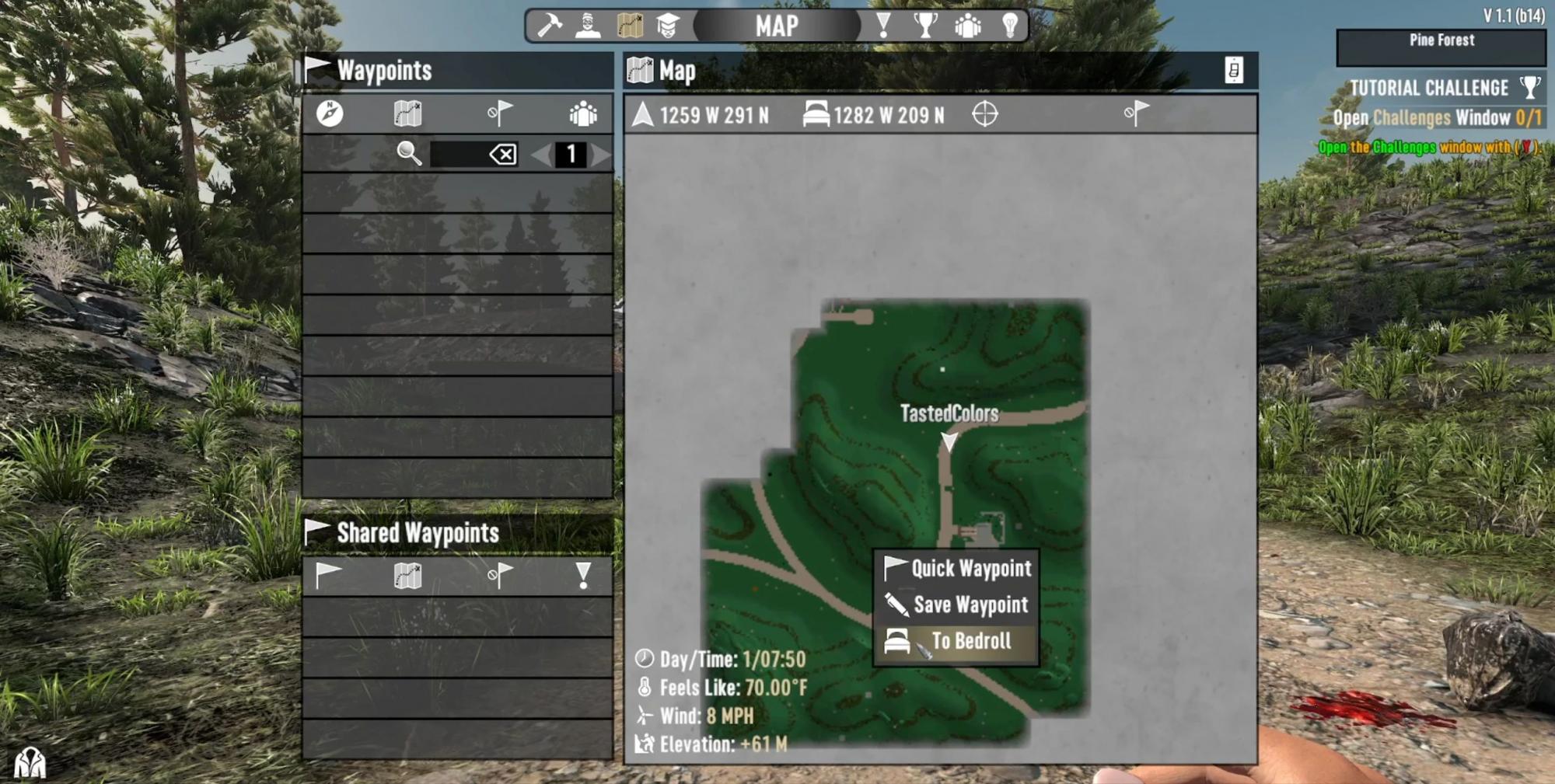Viewport: 1555px width, 784px height.
Task: Go to next waypoint page
Action: click(601, 154)
